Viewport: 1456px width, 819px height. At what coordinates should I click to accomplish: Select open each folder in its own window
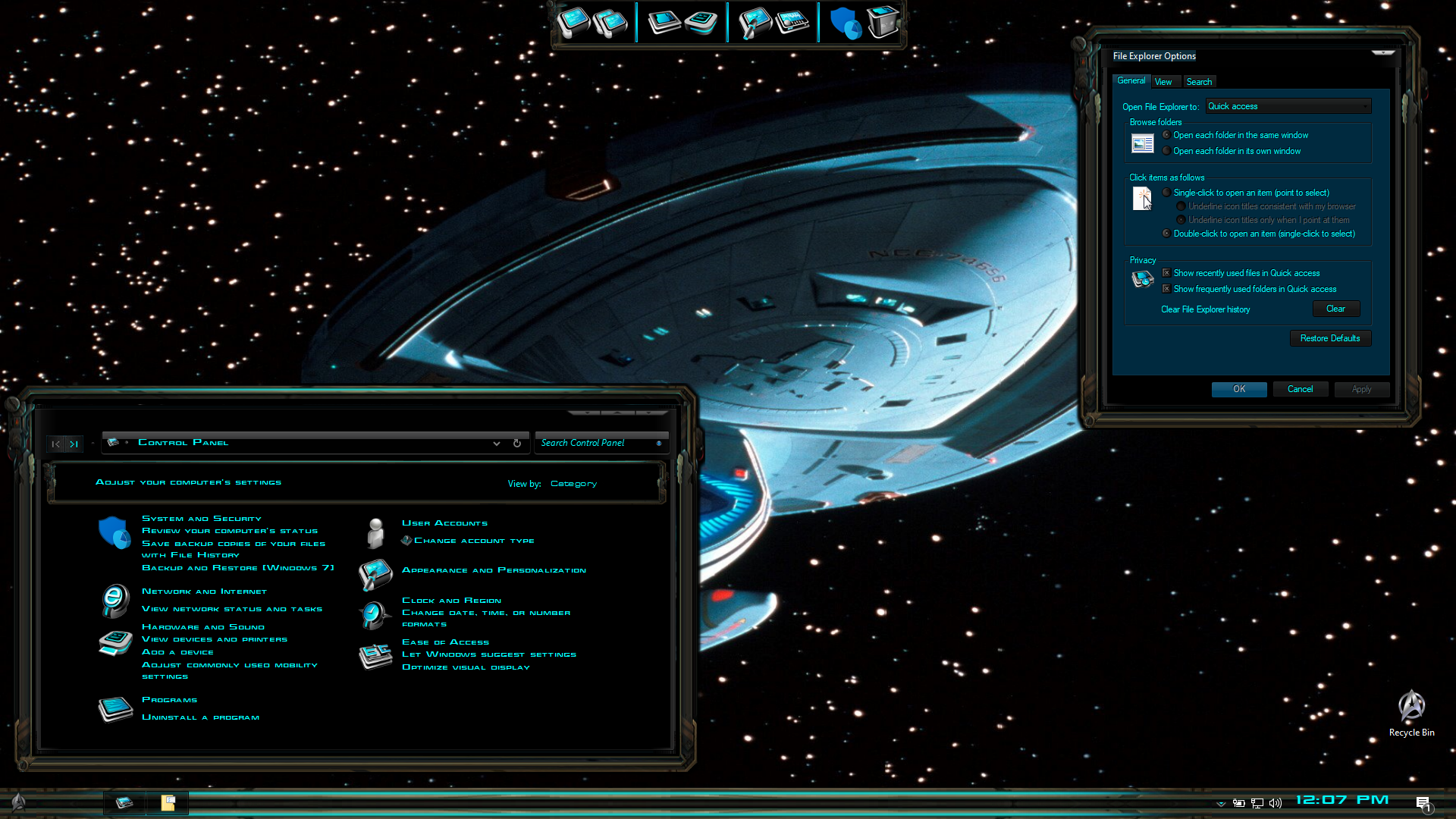(1167, 151)
